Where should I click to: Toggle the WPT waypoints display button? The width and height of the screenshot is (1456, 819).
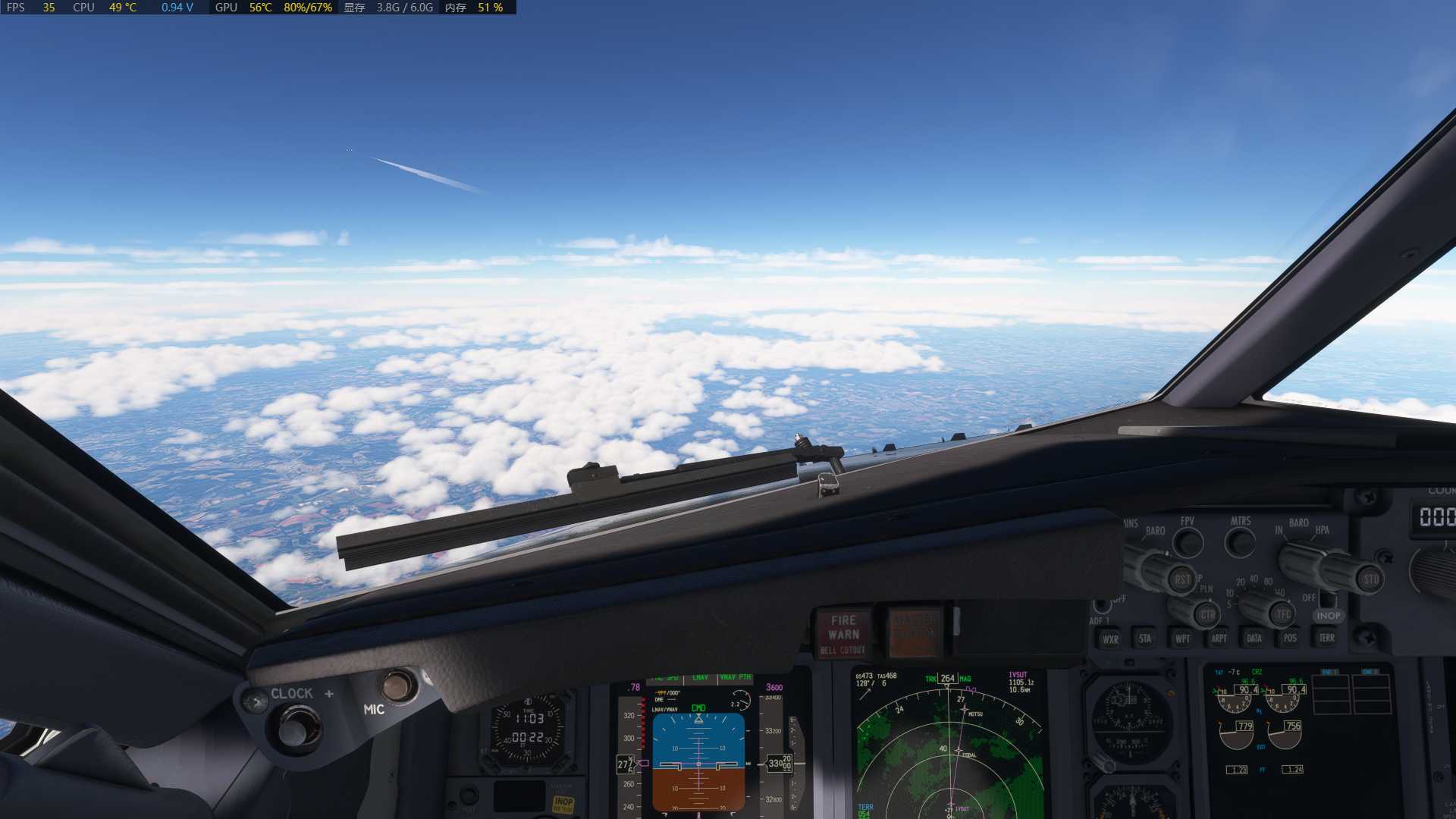pyautogui.click(x=1182, y=639)
